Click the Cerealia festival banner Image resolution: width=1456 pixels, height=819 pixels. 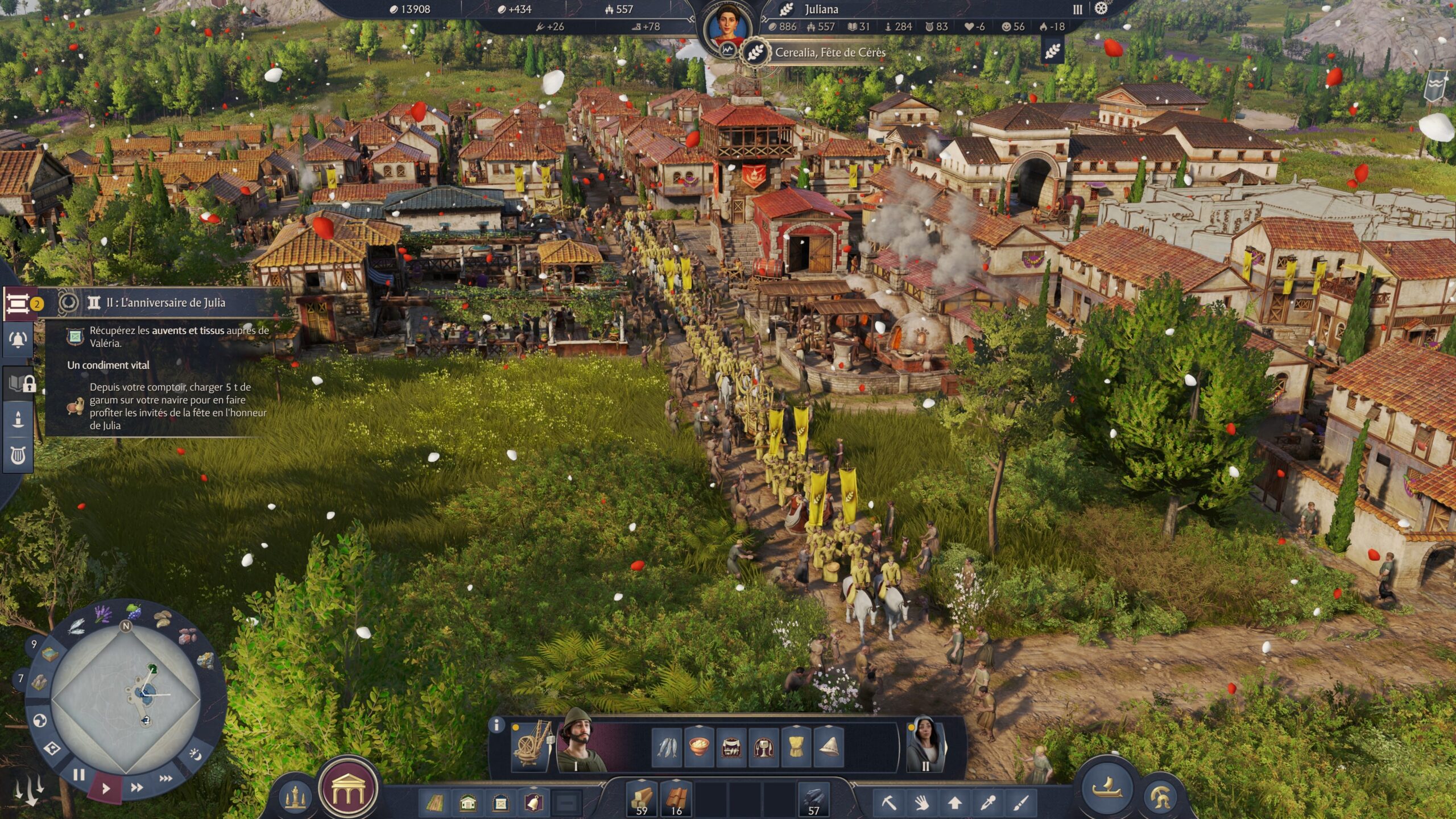830,53
